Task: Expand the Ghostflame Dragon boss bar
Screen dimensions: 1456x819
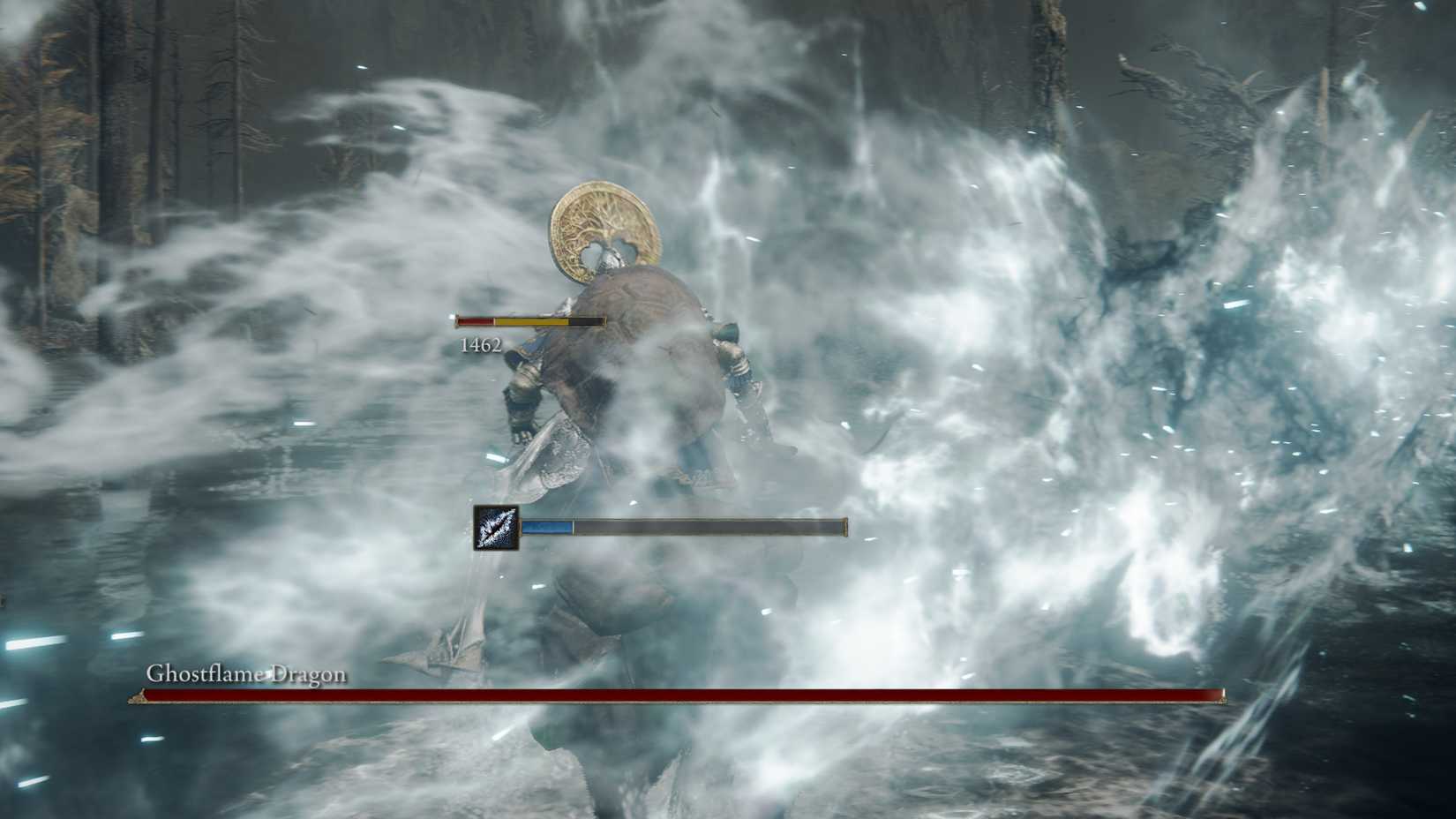Action: coord(679,696)
